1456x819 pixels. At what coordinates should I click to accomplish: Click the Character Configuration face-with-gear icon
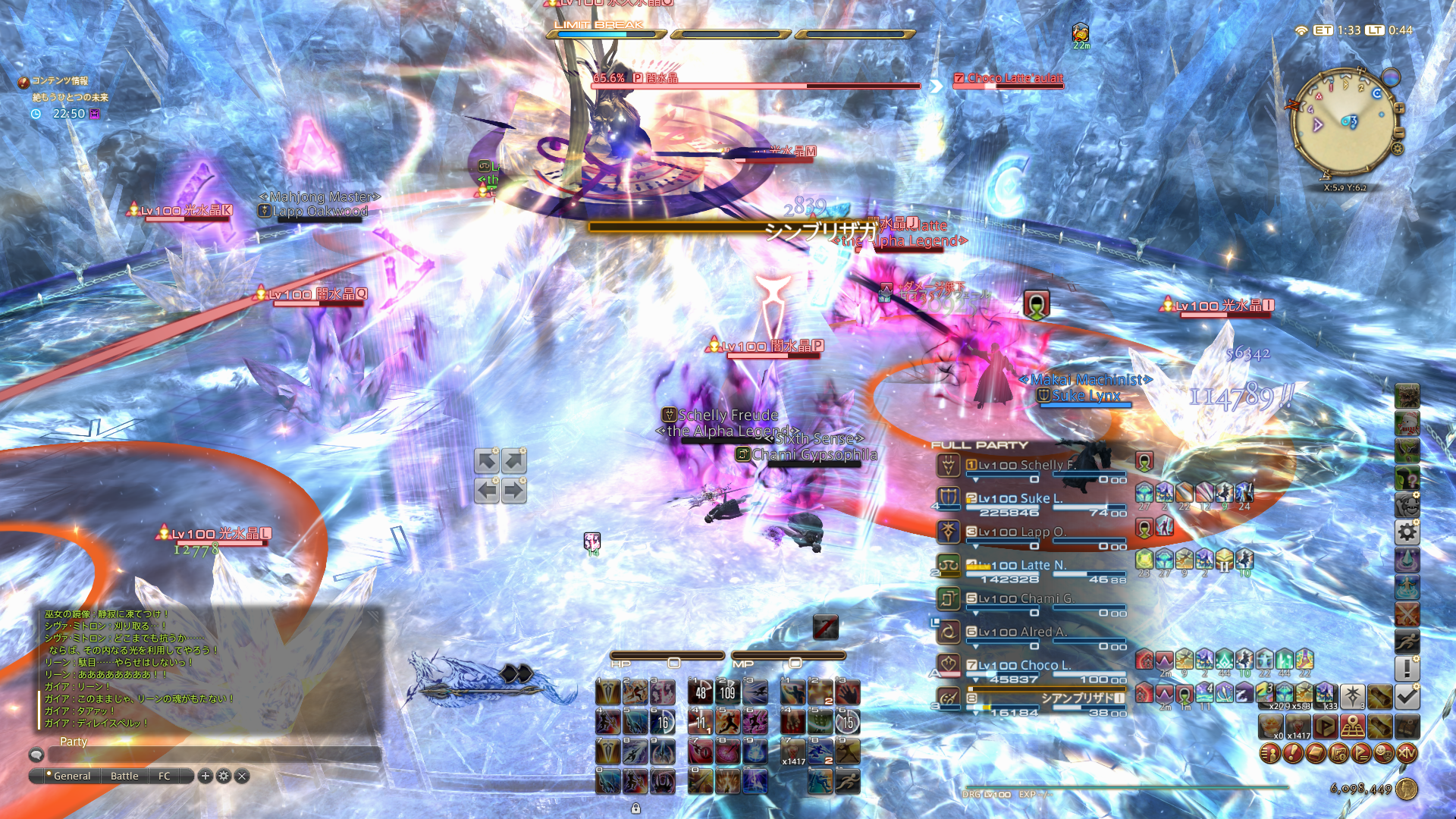(x=1408, y=504)
